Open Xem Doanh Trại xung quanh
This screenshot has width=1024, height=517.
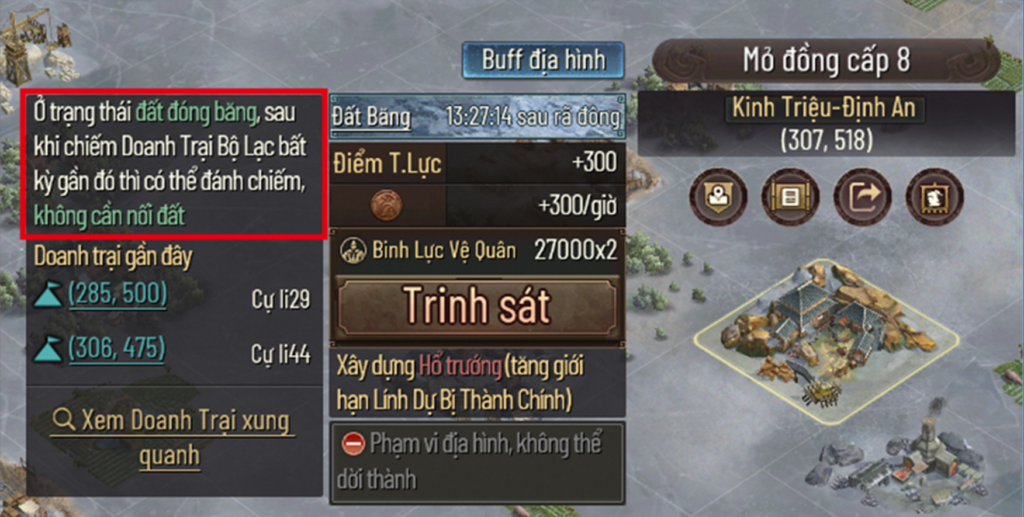tap(173, 437)
